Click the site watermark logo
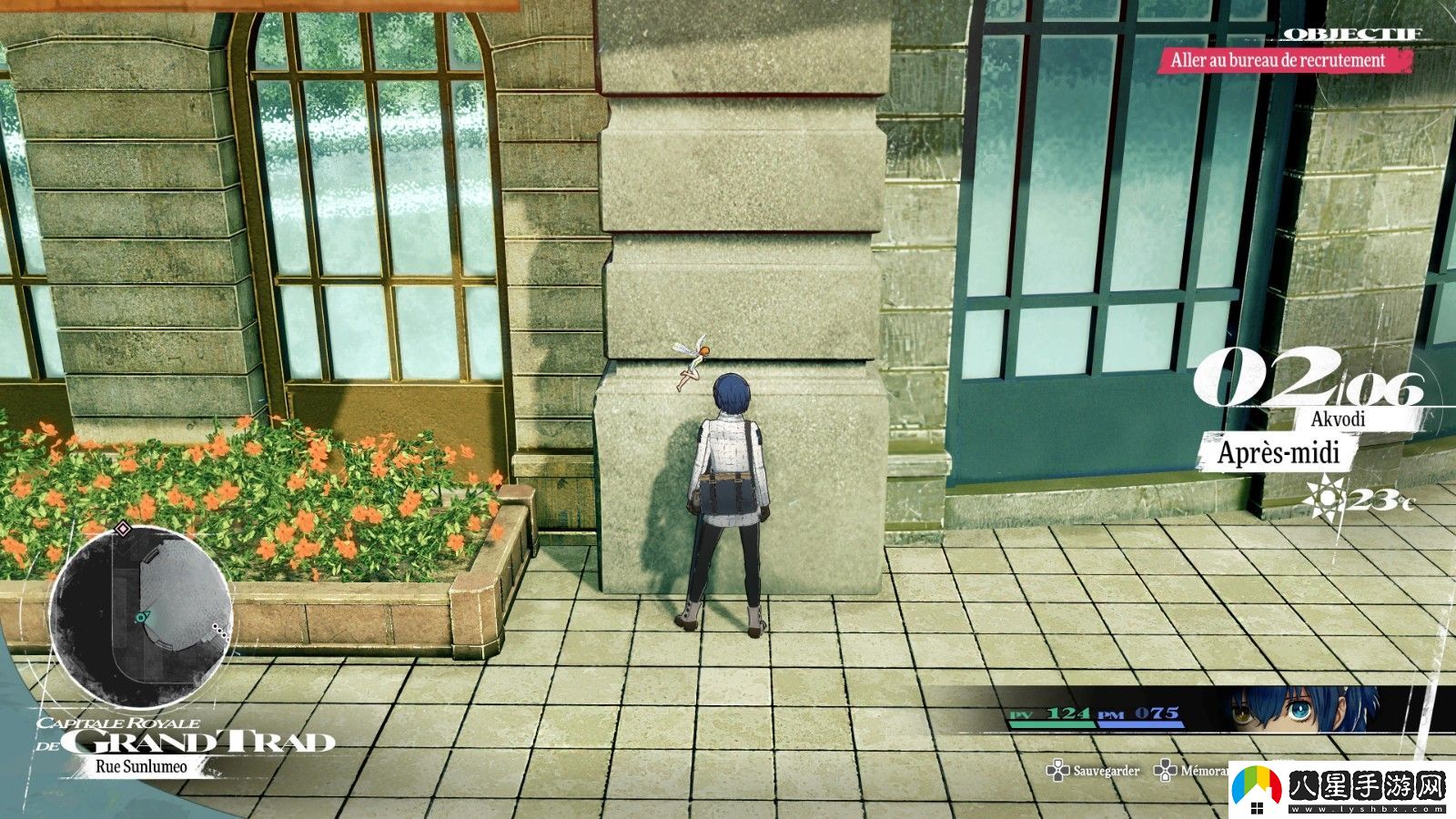Viewport: 1456px width, 819px height. [x=1339, y=787]
